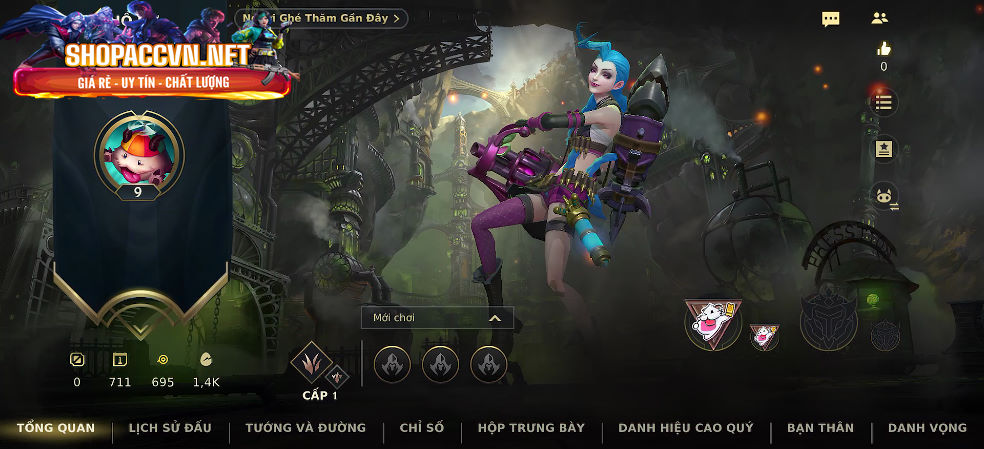The width and height of the screenshot is (984, 449).
Task: Click the Cấp 1 rank emblem
Action: (311, 364)
